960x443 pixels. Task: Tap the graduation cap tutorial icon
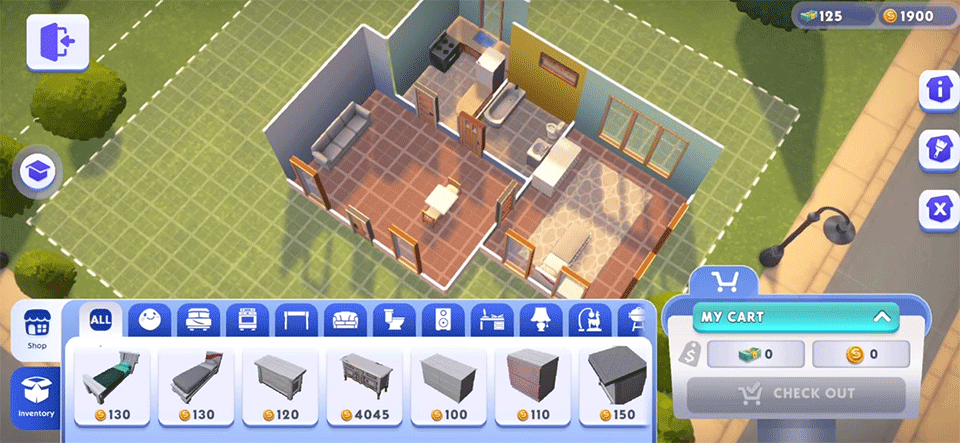click(38, 172)
